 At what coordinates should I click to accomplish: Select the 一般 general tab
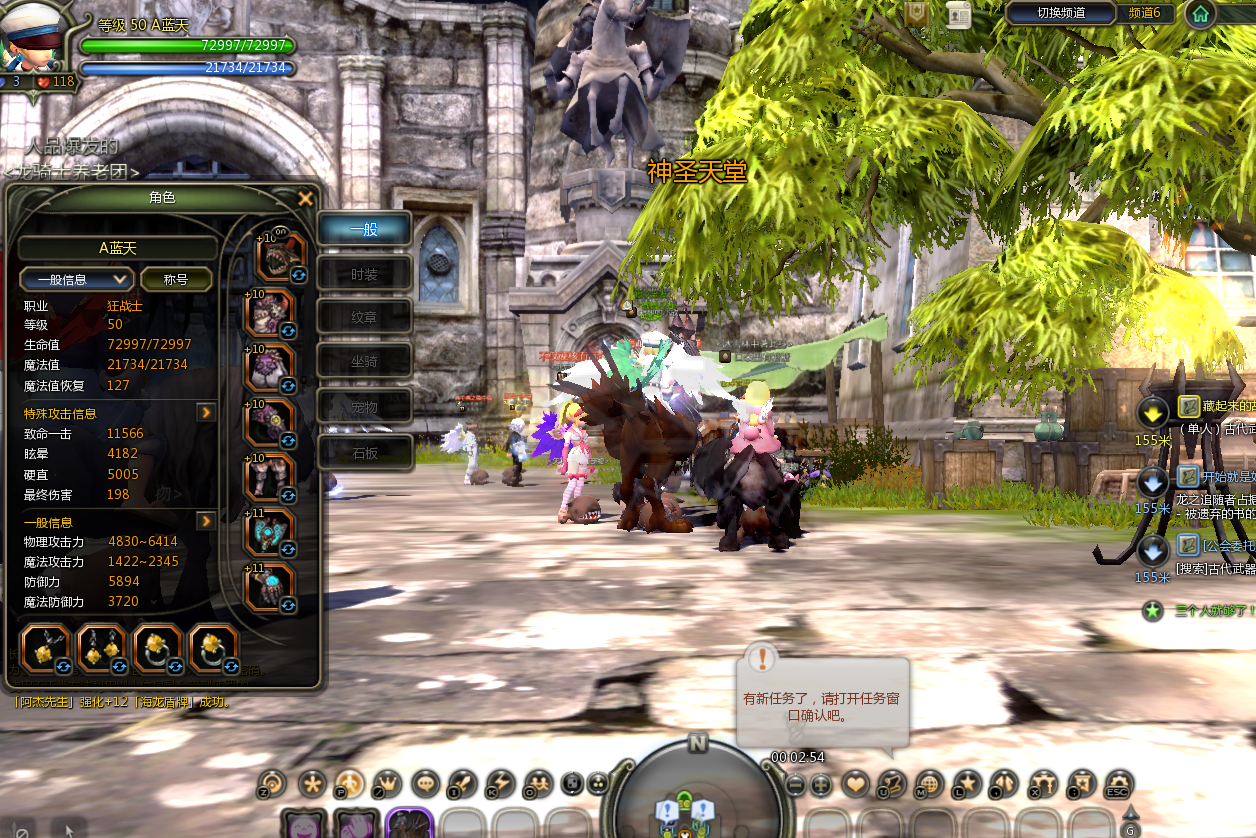[364, 229]
